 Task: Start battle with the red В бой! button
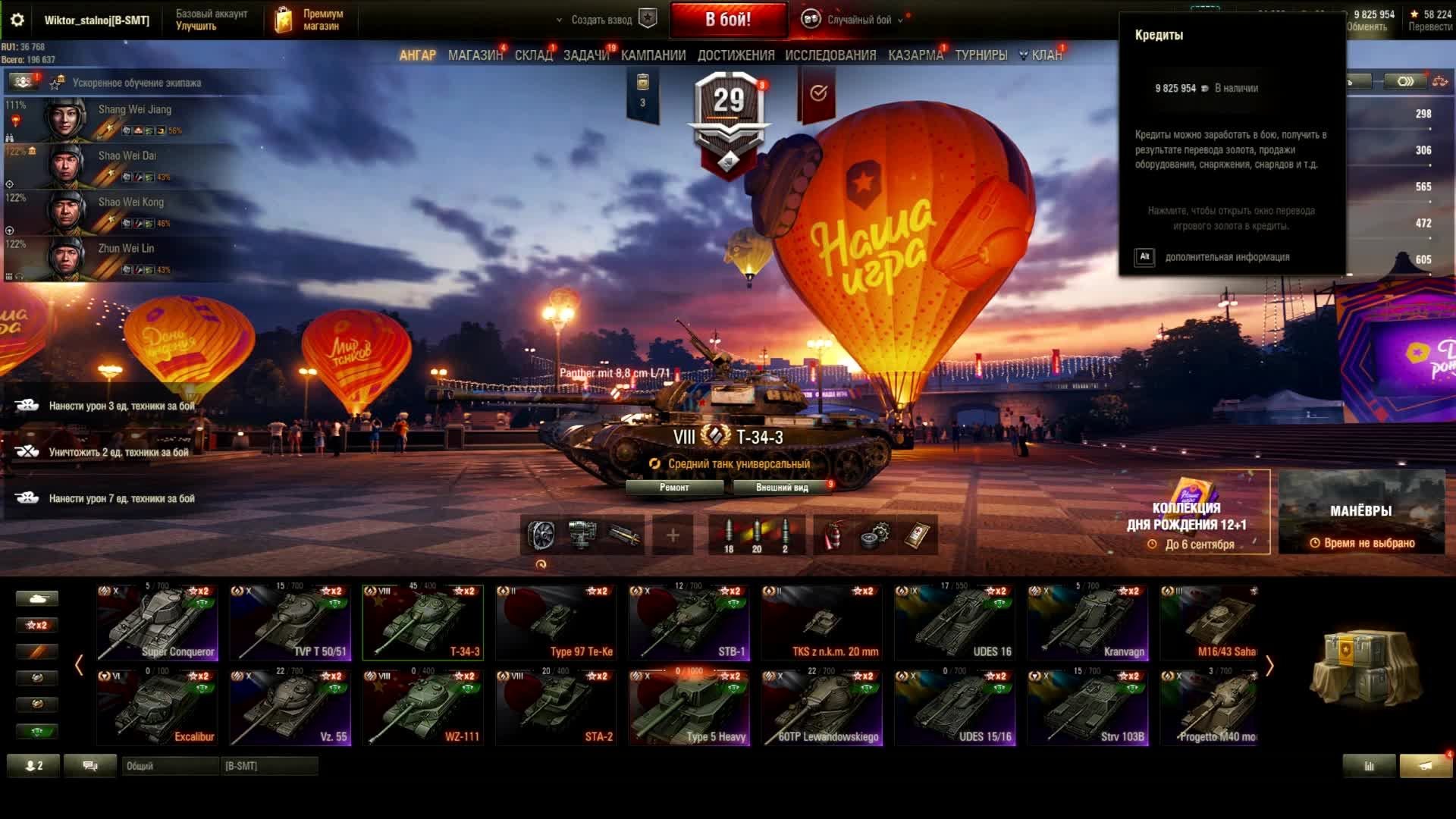coord(728,20)
